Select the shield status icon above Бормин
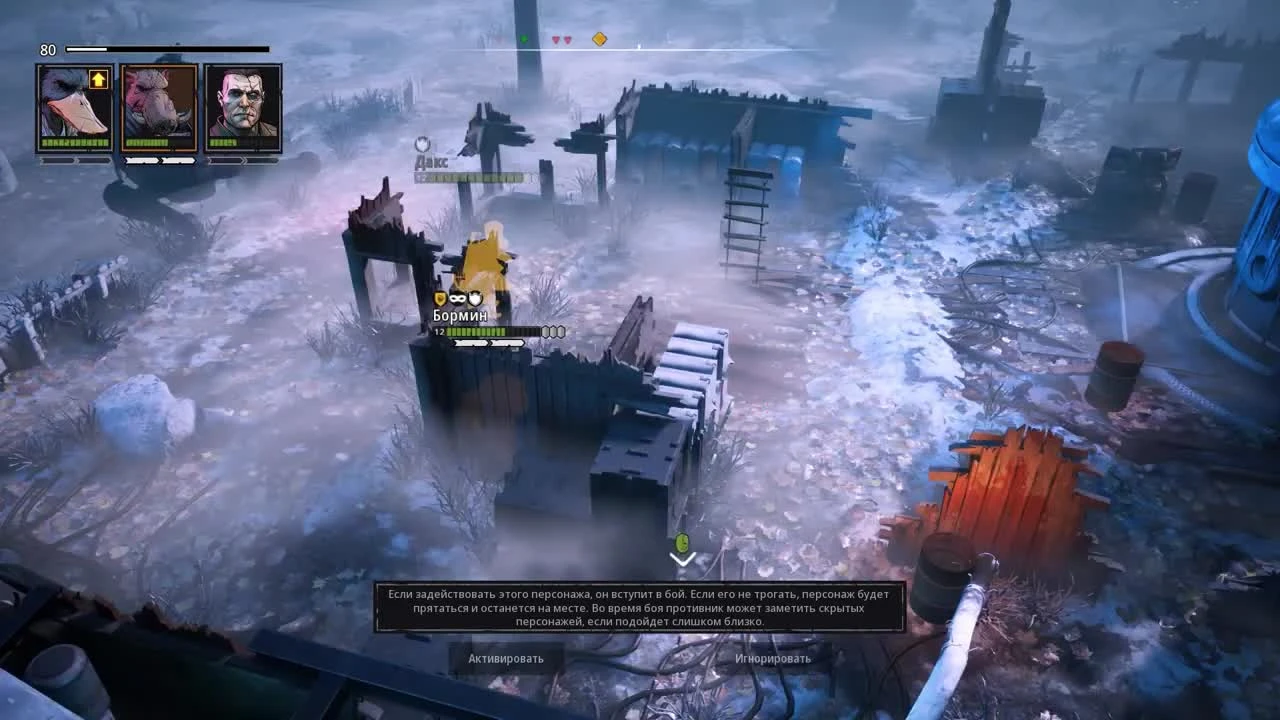The image size is (1280, 720). coord(440,298)
